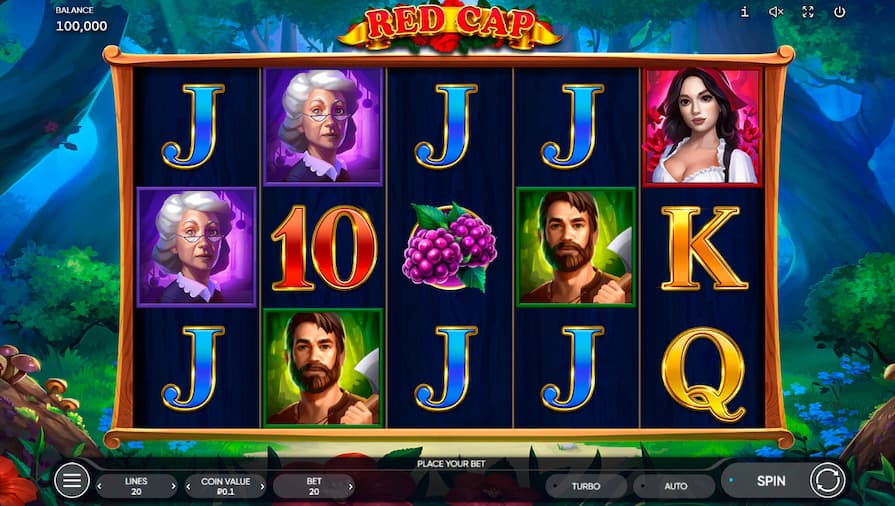Open the game info panel
The image size is (895, 506).
[x=744, y=12]
